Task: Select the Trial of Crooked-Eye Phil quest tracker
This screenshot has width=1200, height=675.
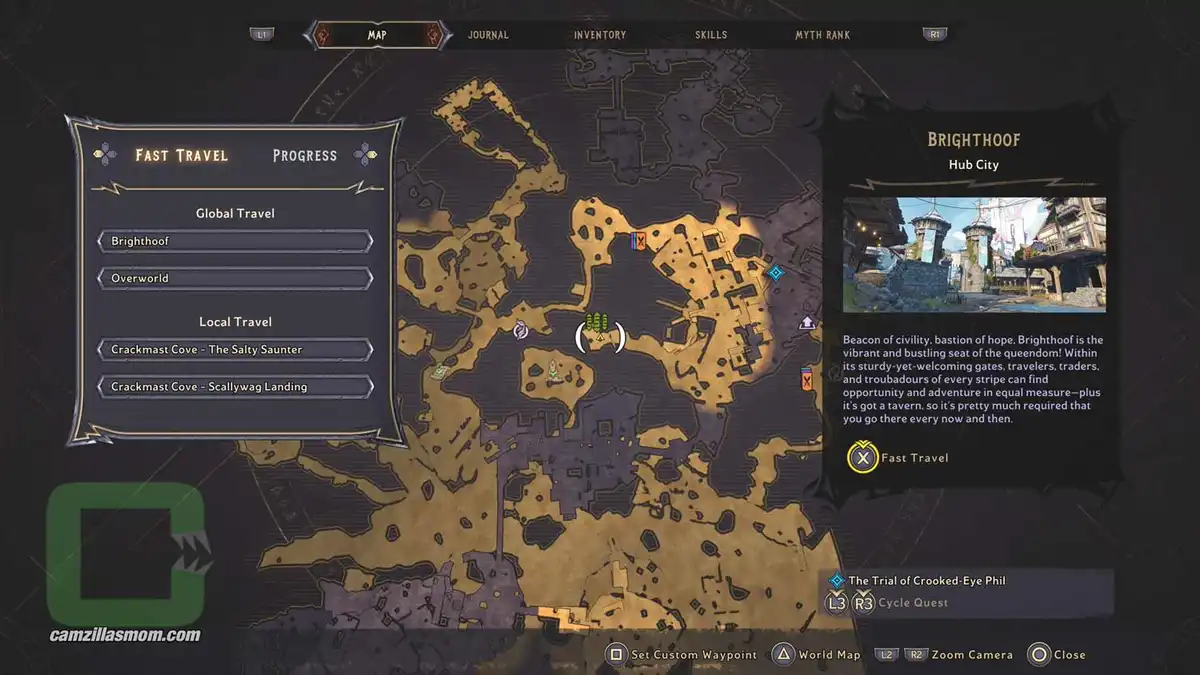Action: tap(927, 580)
